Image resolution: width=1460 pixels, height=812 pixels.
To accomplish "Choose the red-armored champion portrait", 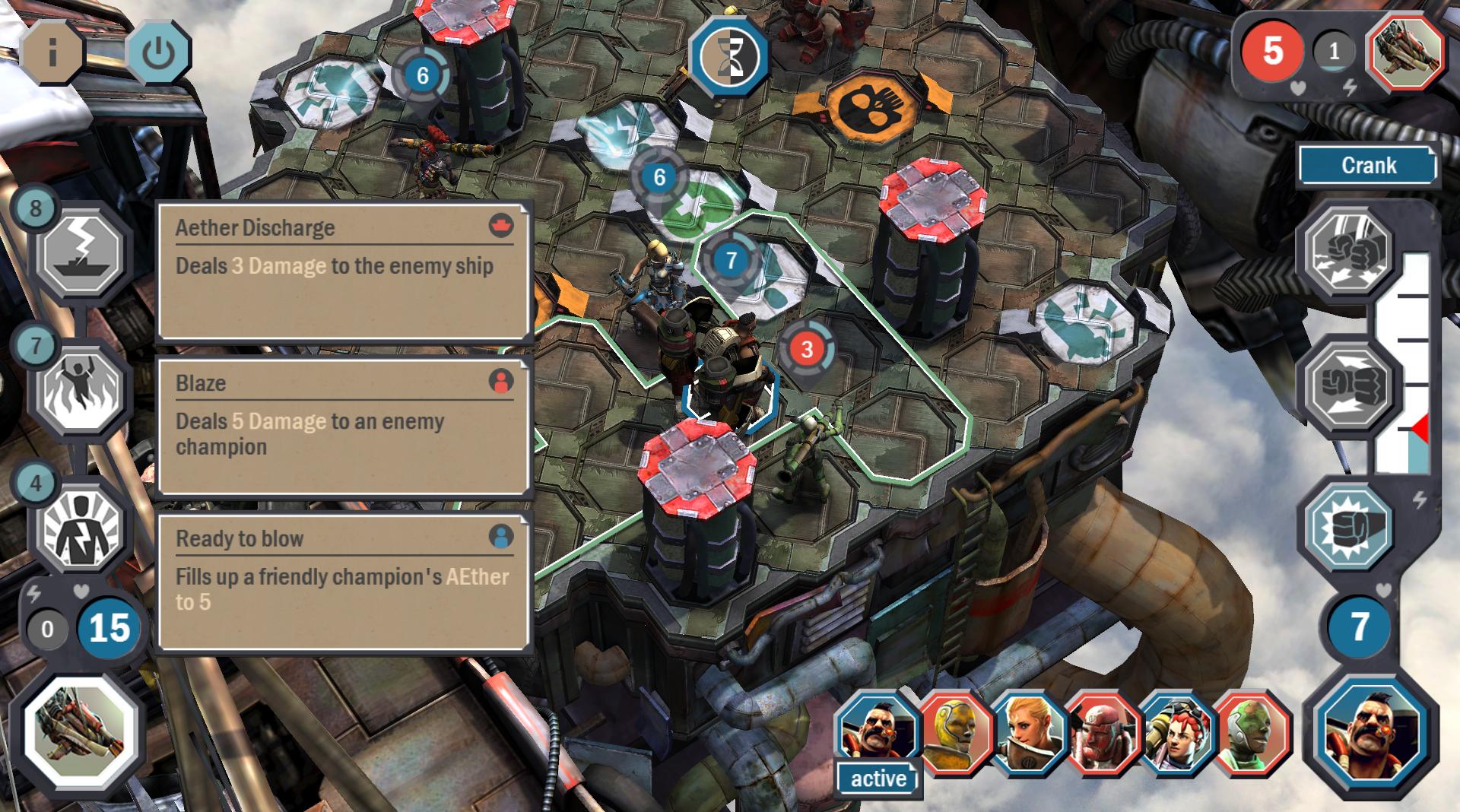I will pos(1103,733).
